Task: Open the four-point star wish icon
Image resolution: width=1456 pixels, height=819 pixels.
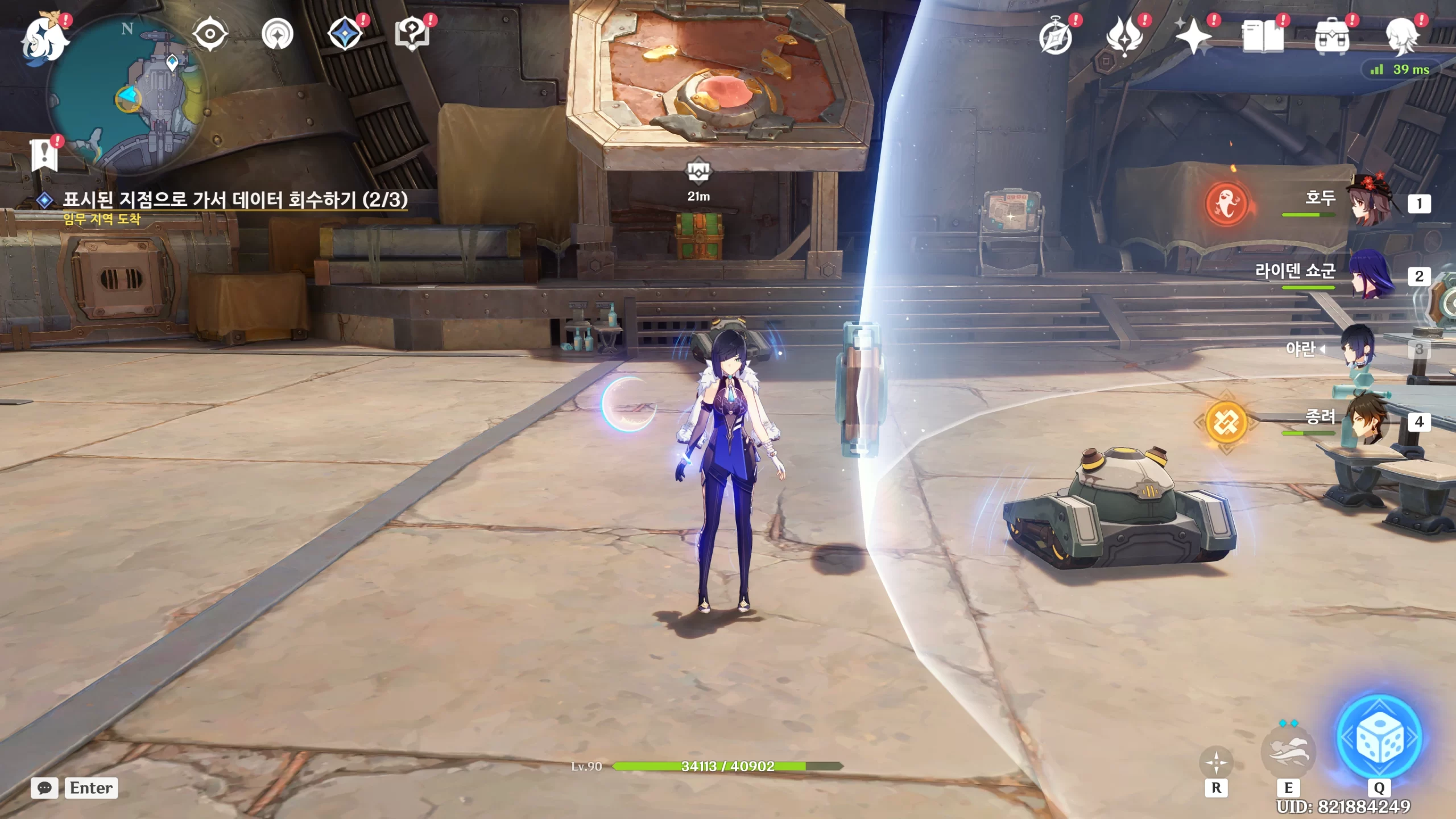Action: click(x=1193, y=36)
